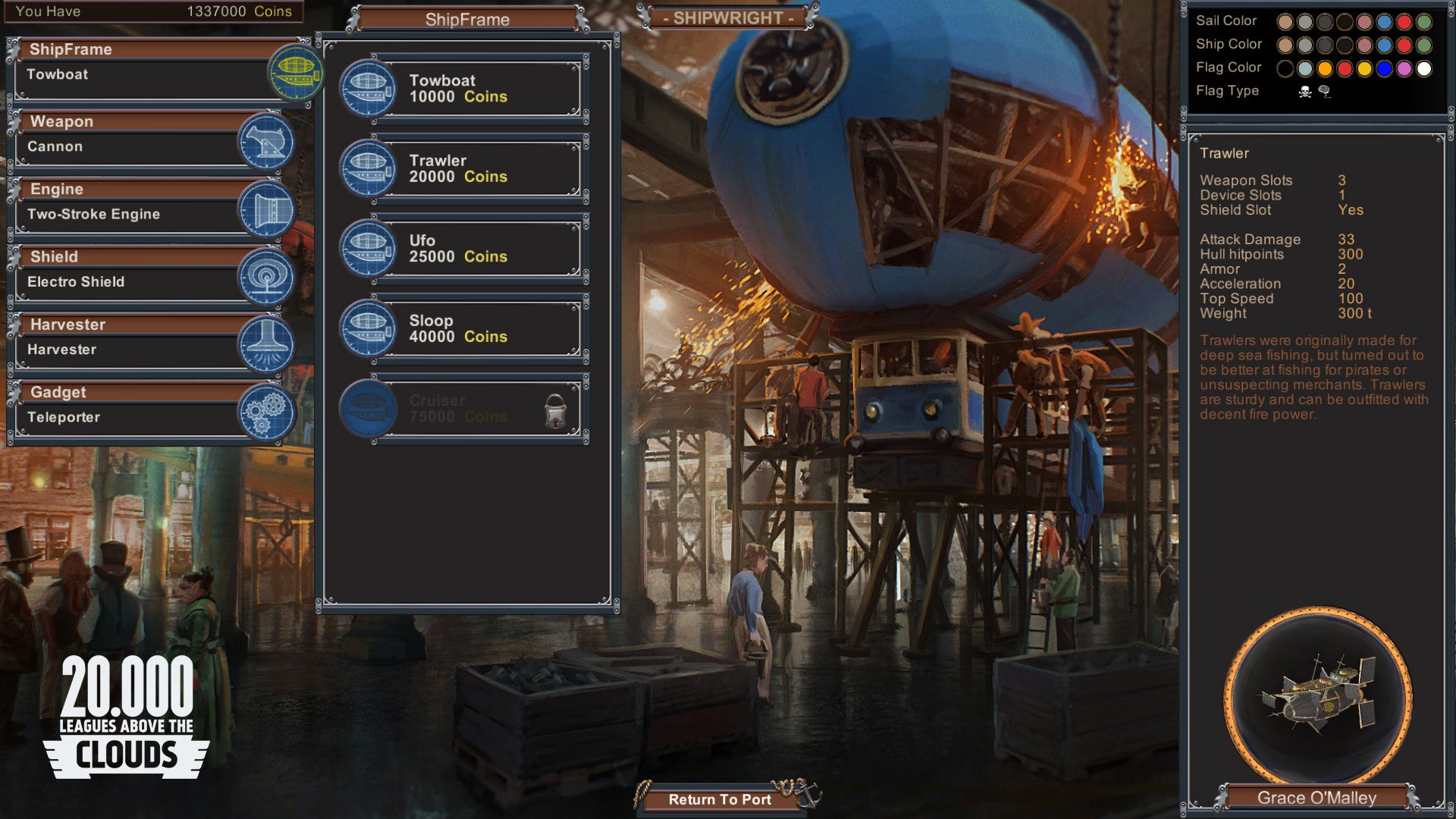
Task: Select the second flag type symbol
Action: [x=1324, y=92]
